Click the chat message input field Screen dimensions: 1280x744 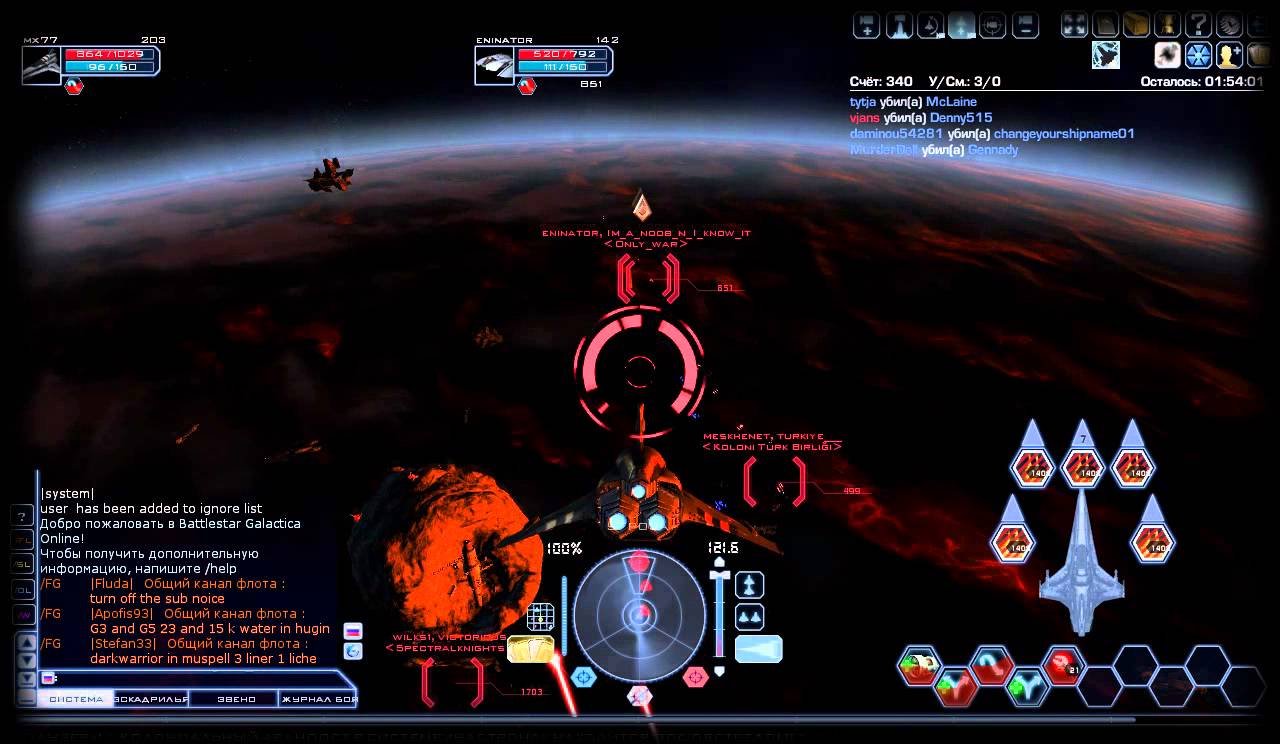(200, 678)
